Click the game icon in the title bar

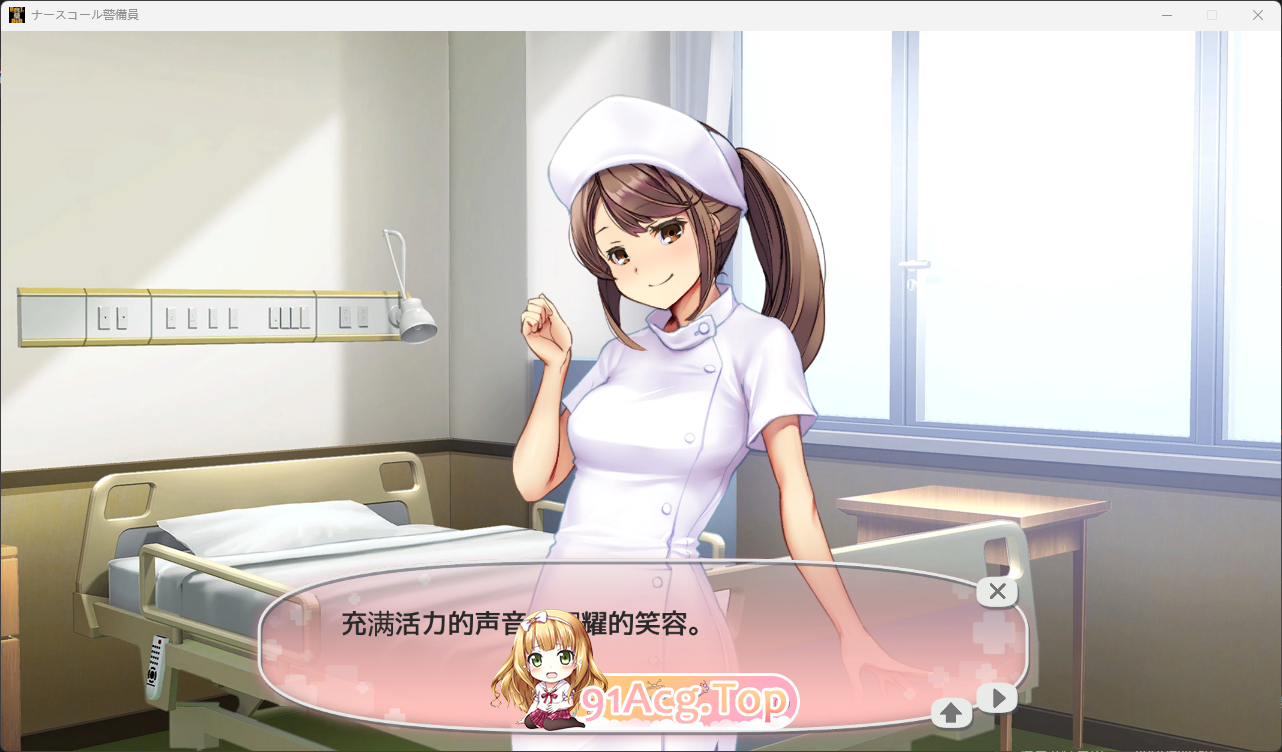pos(16,14)
